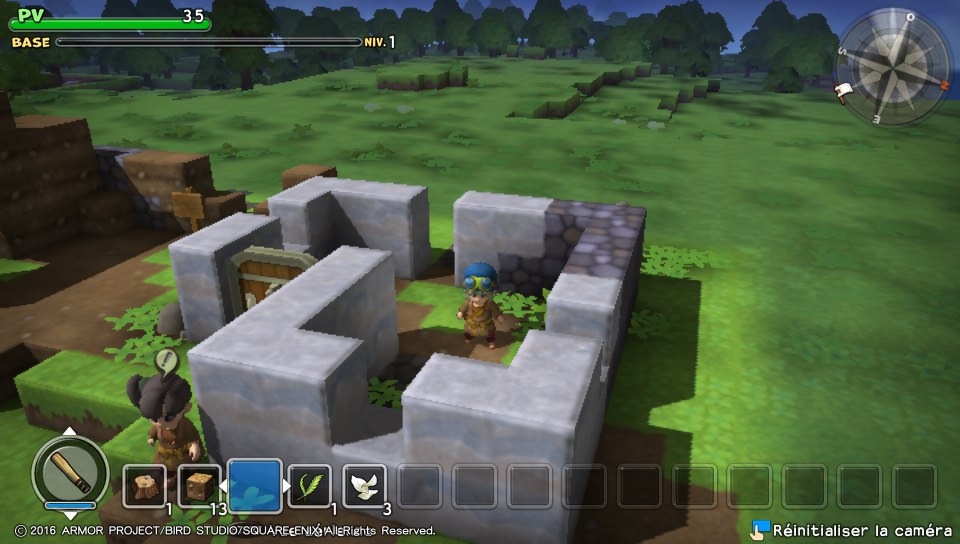Cycle hotbar left with the white arrow
This screenshot has height=544, width=960.
(222, 487)
